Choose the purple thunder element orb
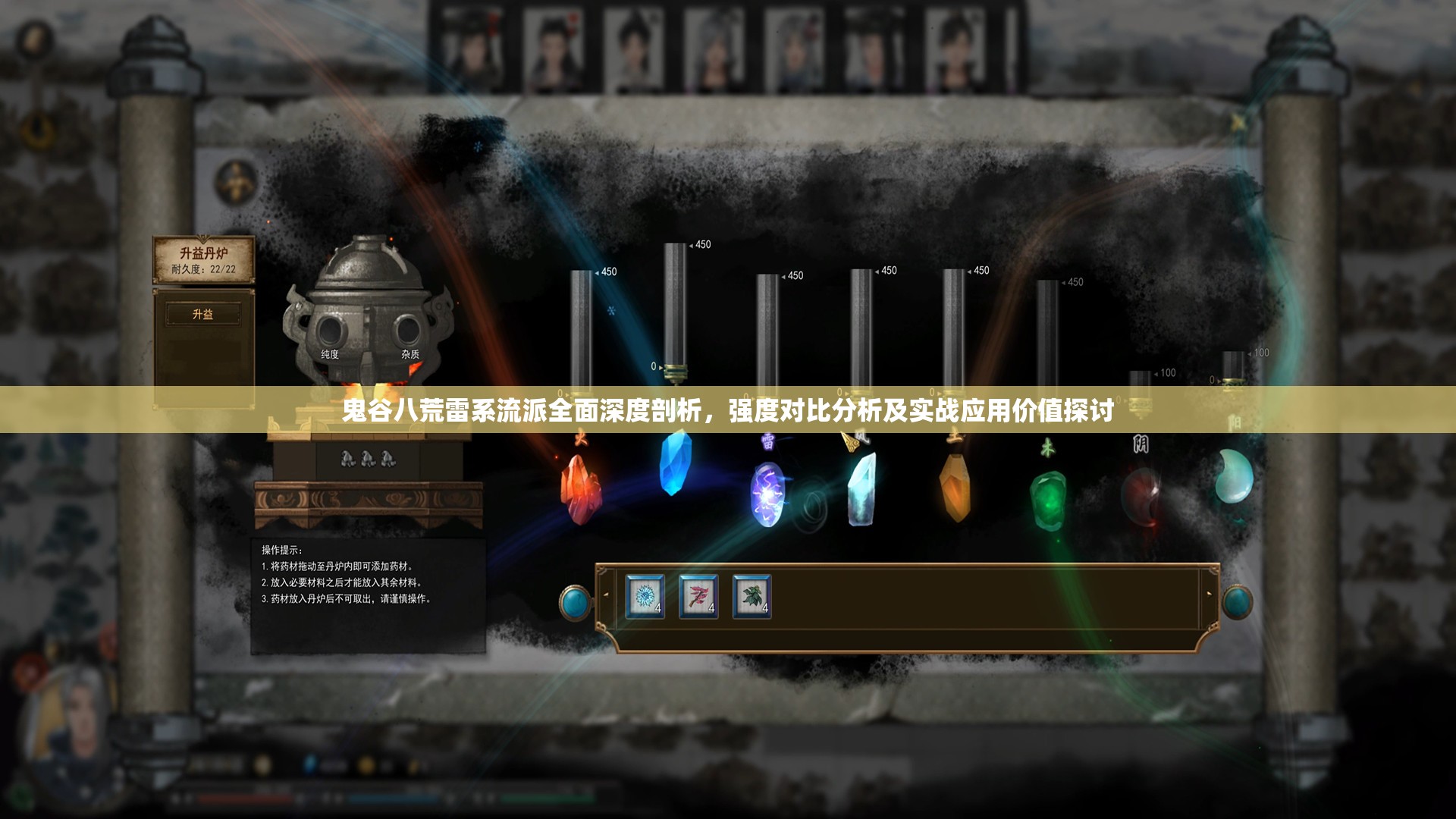The image size is (1456, 819). tap(767, 494)
